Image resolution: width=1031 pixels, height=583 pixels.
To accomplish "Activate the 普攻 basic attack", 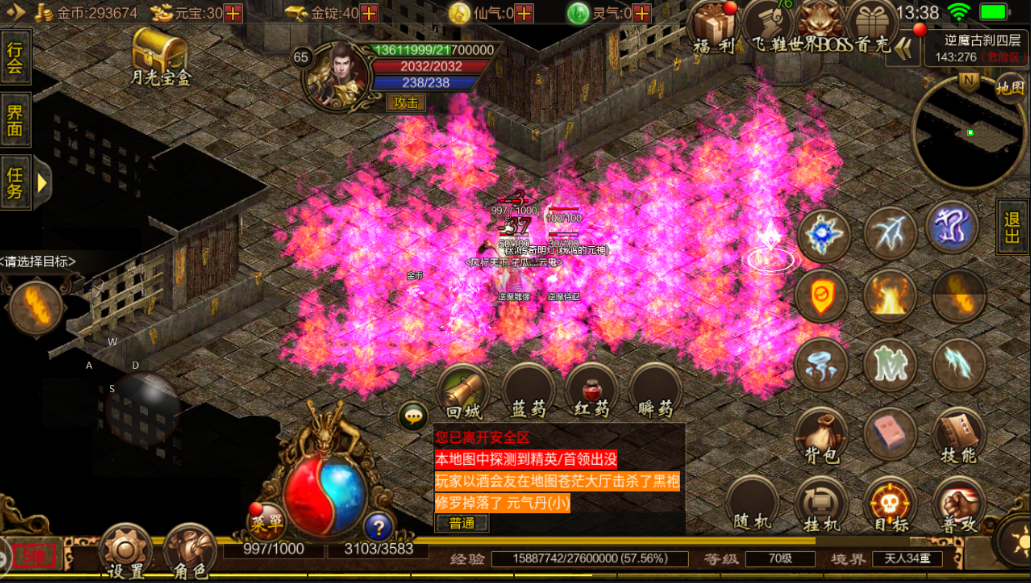I will 958,503.
